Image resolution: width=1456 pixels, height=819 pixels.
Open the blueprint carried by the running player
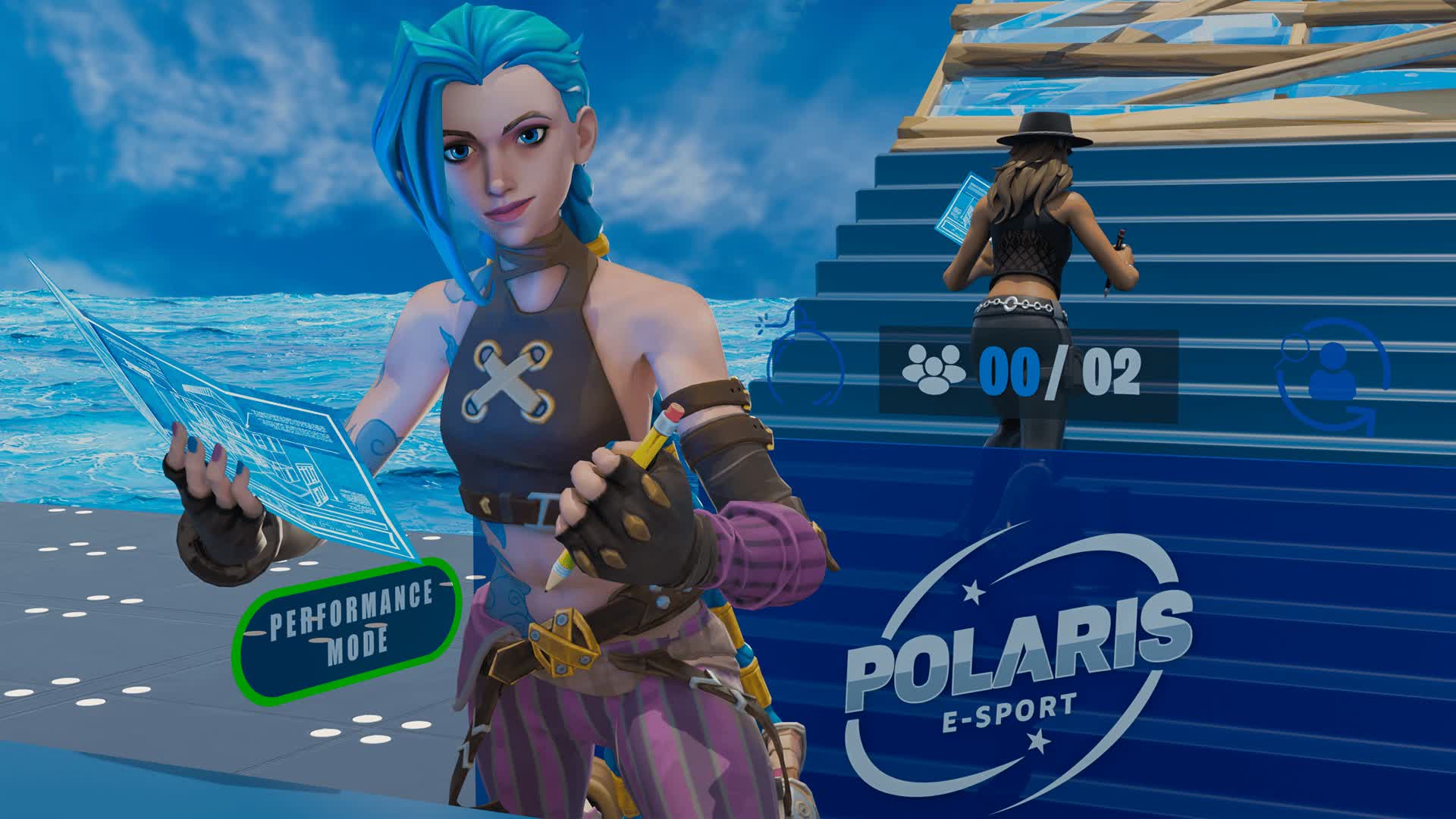[962, 205]
